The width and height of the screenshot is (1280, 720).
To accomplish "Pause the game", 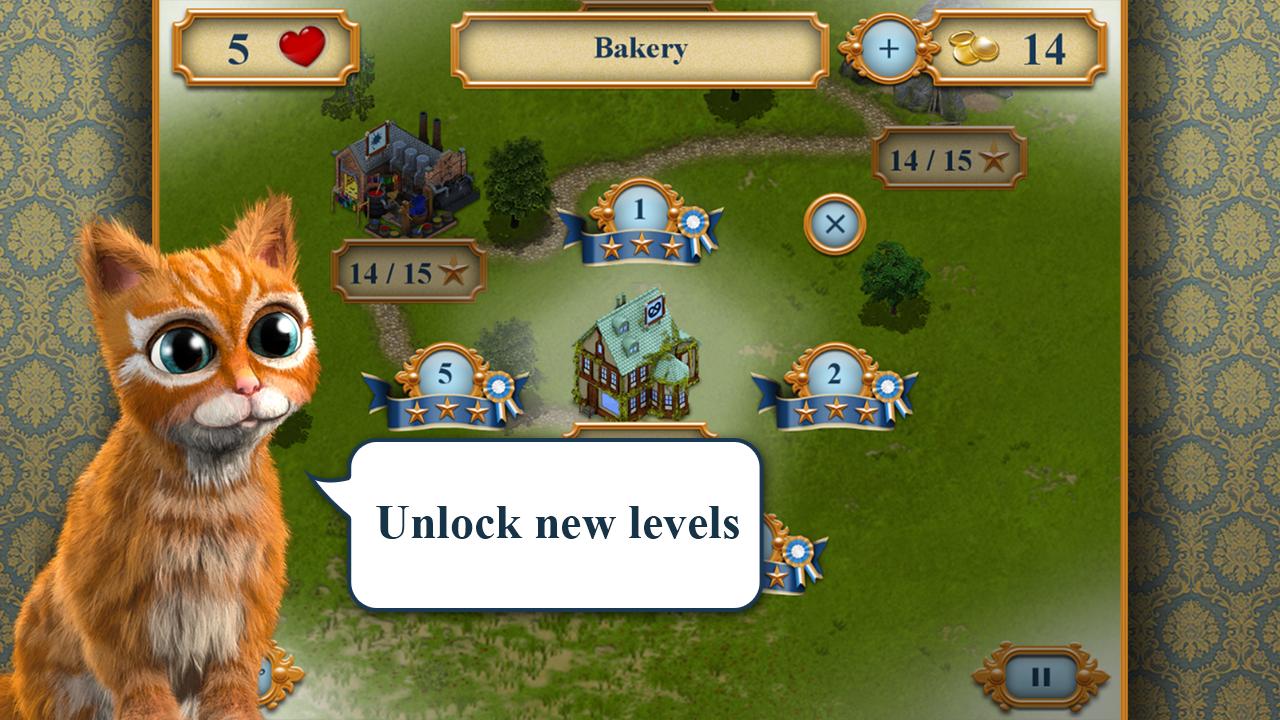I will point(1040,677).
